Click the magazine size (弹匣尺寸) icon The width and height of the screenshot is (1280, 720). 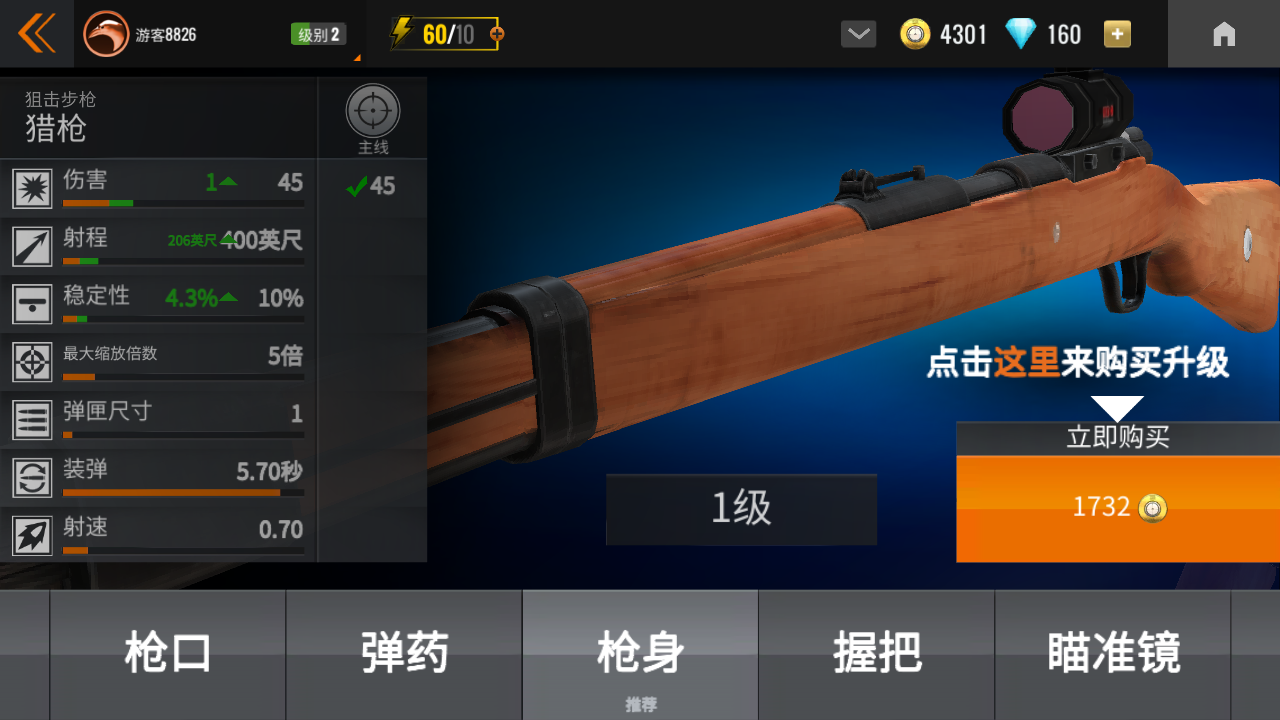[x=32, y=420]
